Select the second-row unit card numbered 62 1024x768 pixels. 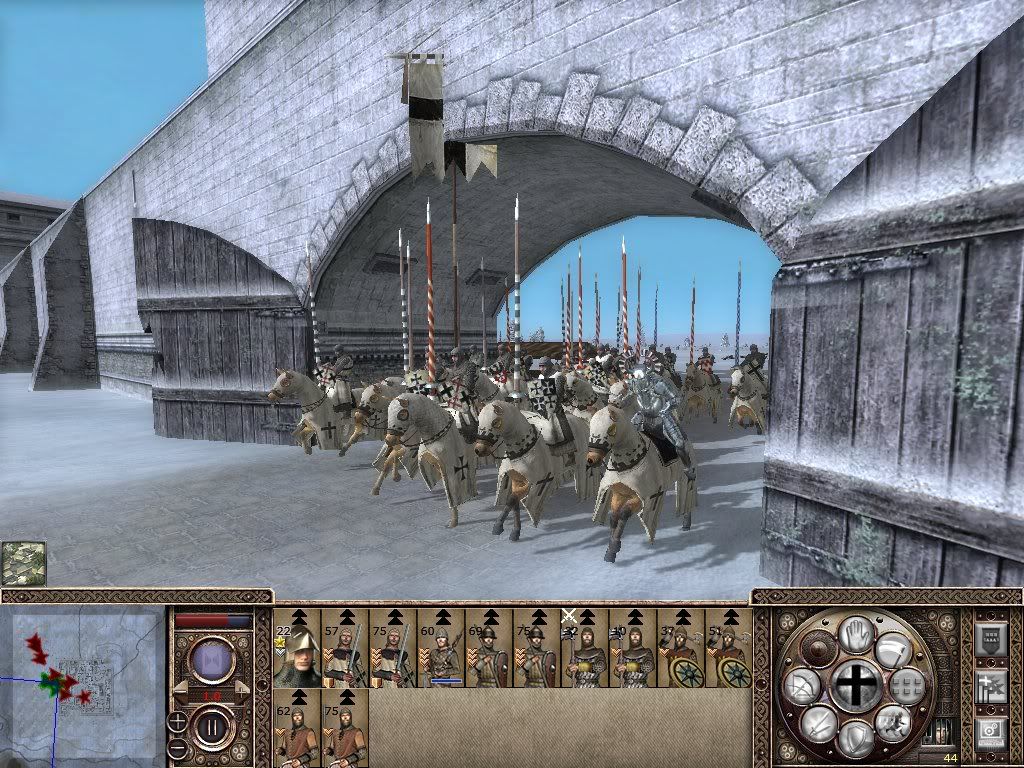297,727
